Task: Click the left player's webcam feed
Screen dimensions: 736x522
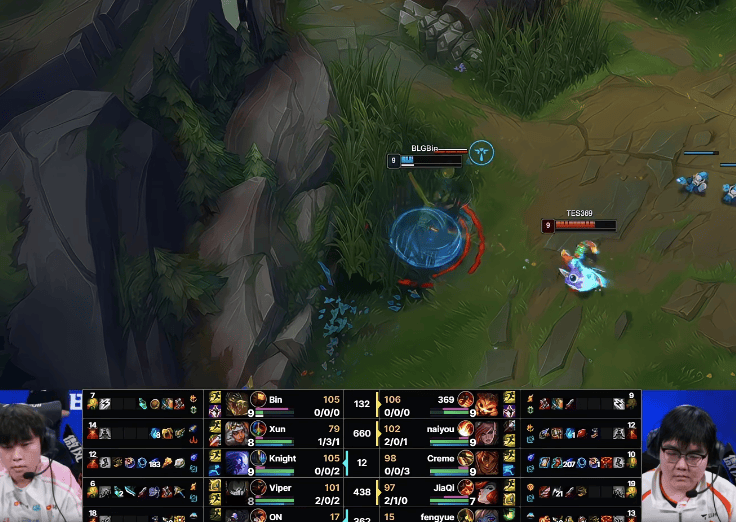Action: (40, 457)
